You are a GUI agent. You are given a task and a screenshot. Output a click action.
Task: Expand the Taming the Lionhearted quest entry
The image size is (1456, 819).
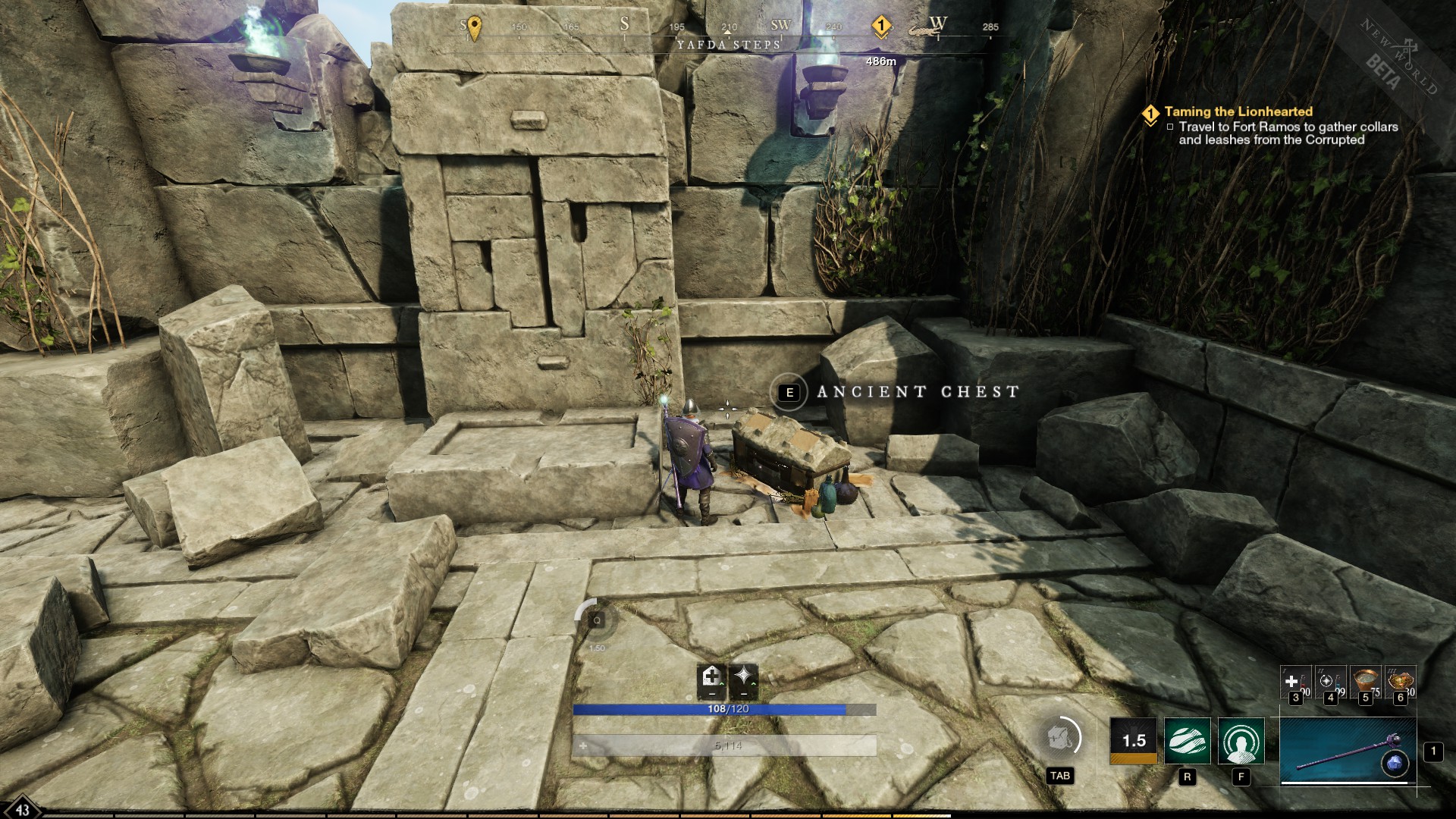[1151, 111]
